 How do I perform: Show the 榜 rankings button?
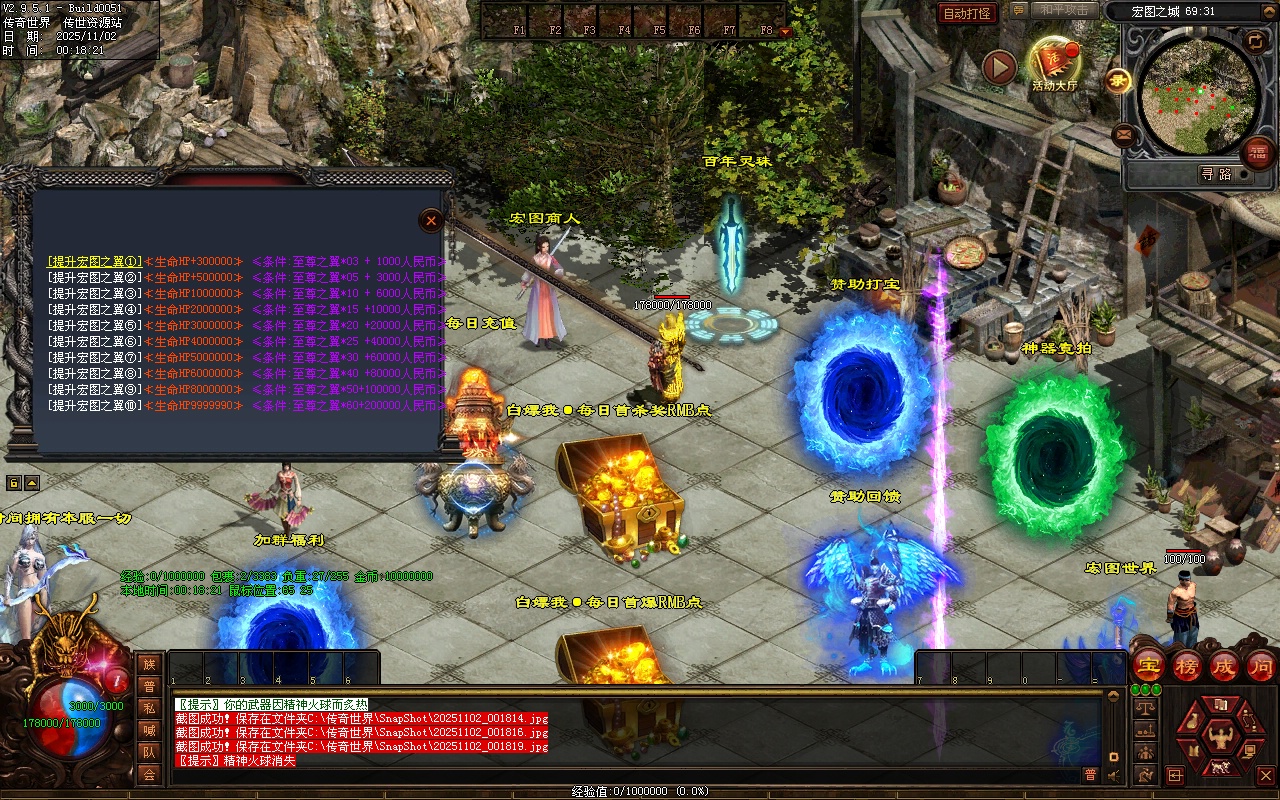(1187, 666)
